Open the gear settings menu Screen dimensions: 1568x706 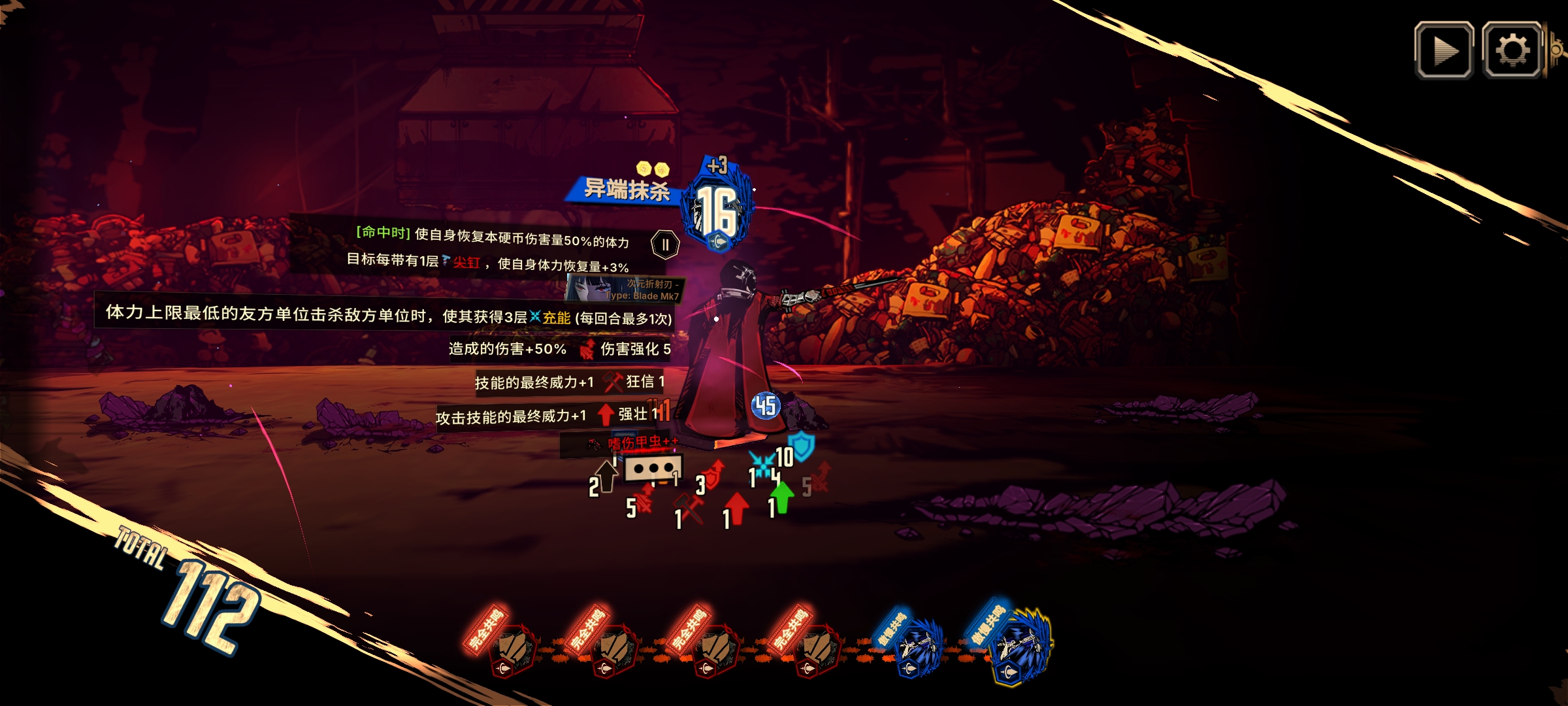[x=1512, y=50]
